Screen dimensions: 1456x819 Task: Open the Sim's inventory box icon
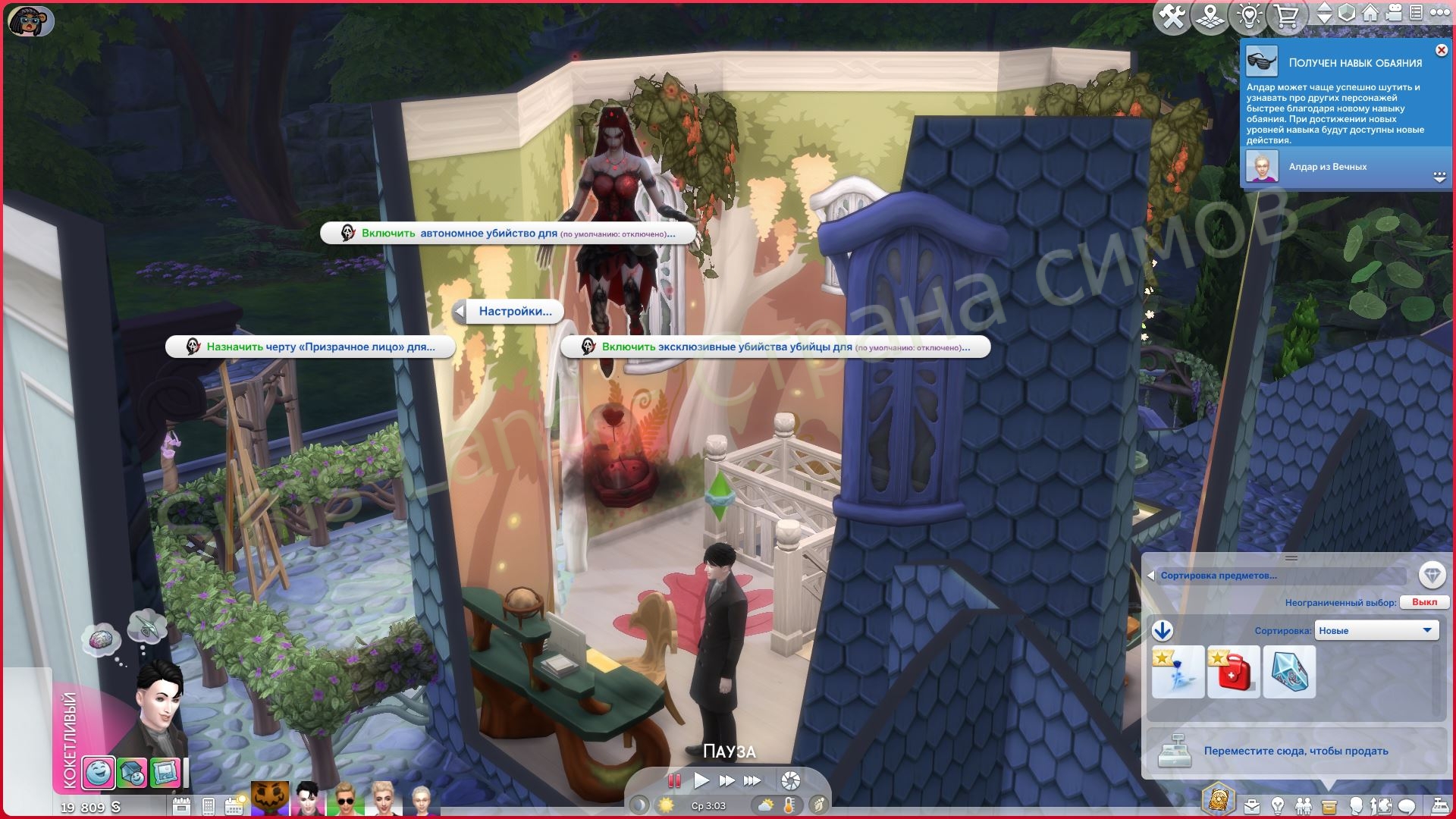(1329, 806)
